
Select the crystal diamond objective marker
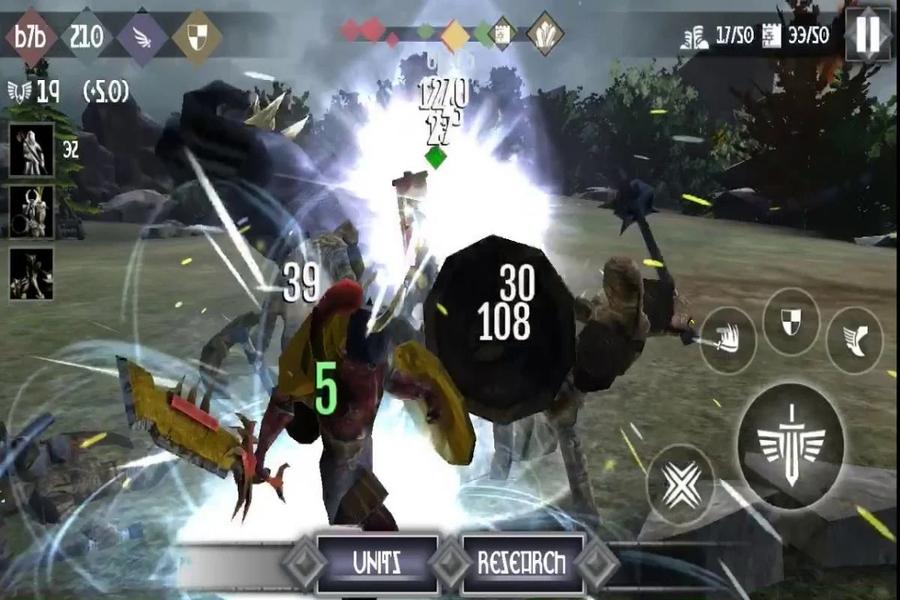click(x=545, y=32)
